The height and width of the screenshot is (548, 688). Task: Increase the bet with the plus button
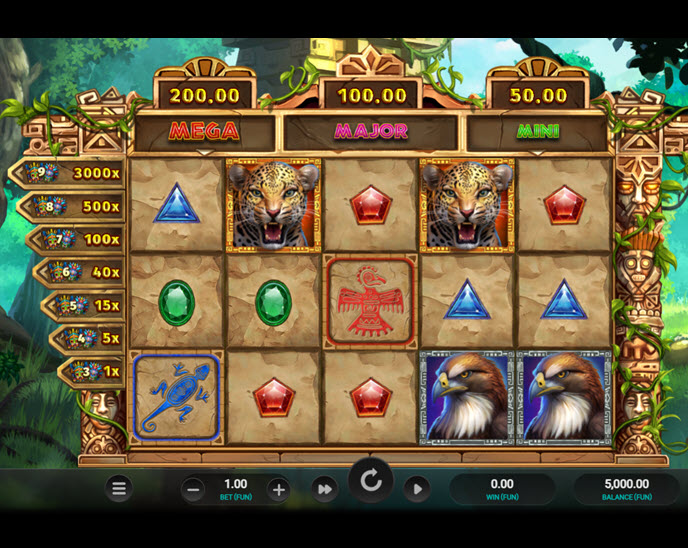coord(279,490)
